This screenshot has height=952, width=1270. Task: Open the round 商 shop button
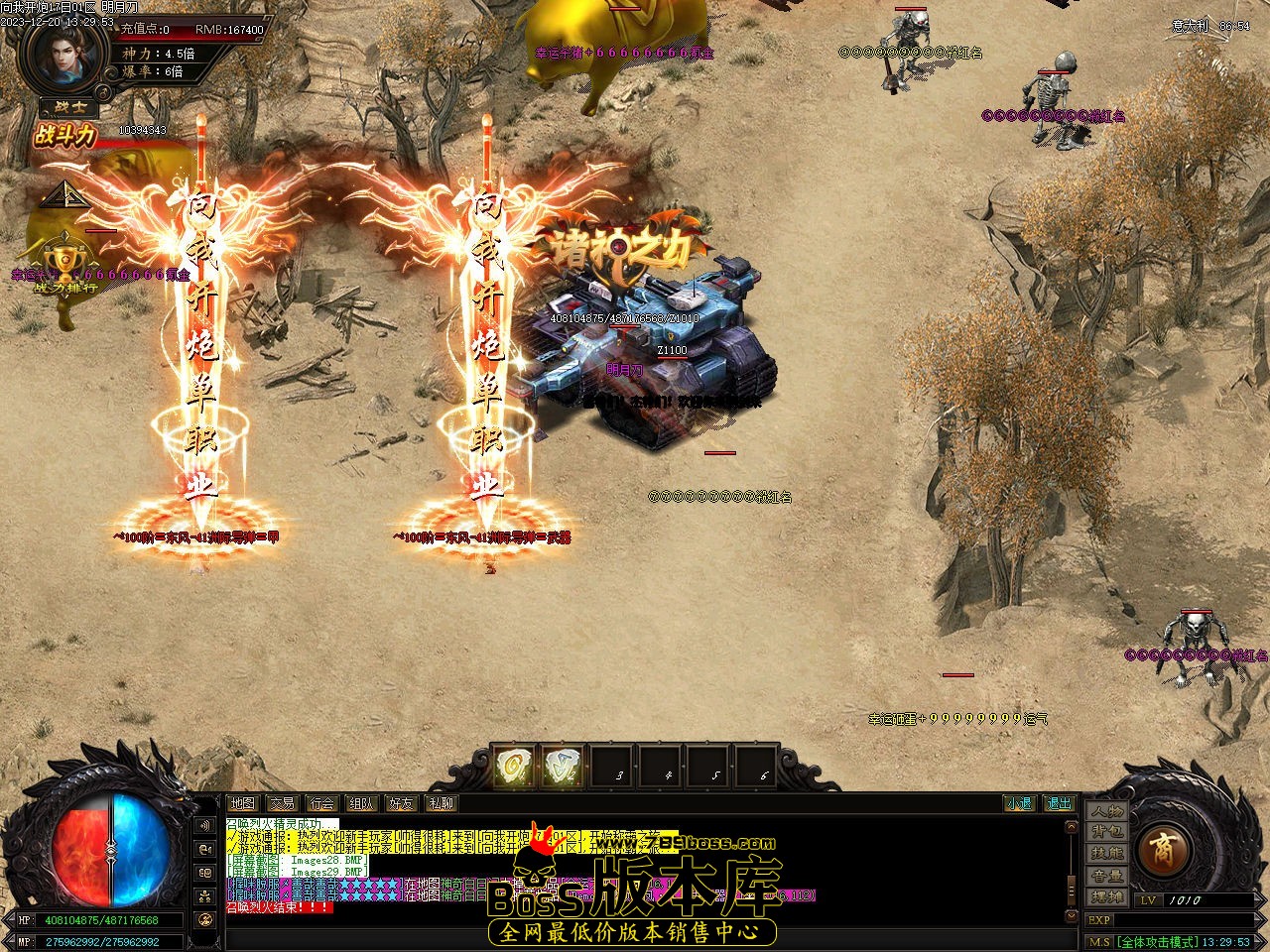[x=1158, y=848]
